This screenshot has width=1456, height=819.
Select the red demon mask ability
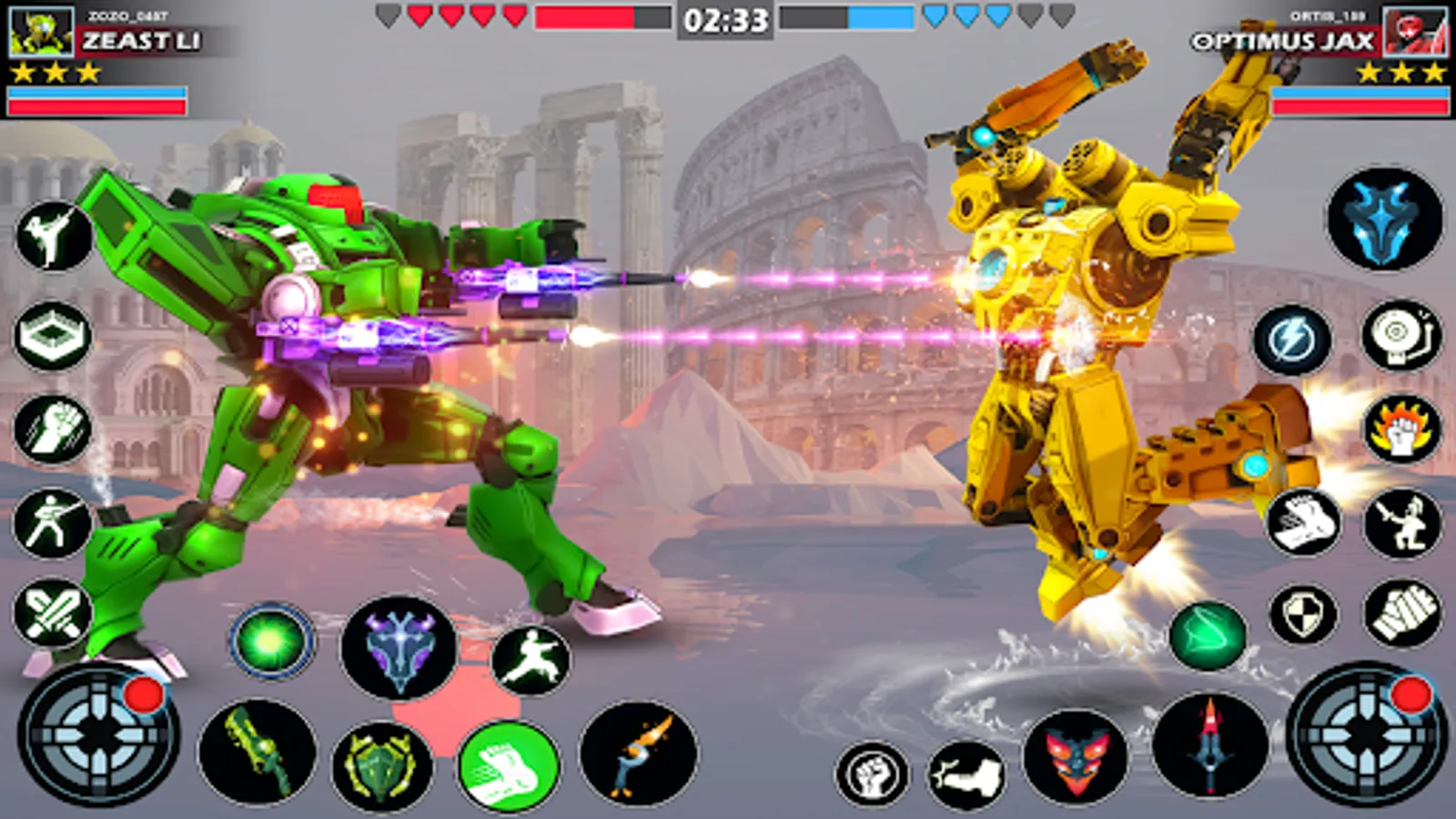pyautogui.click(x=1076, y=757)
